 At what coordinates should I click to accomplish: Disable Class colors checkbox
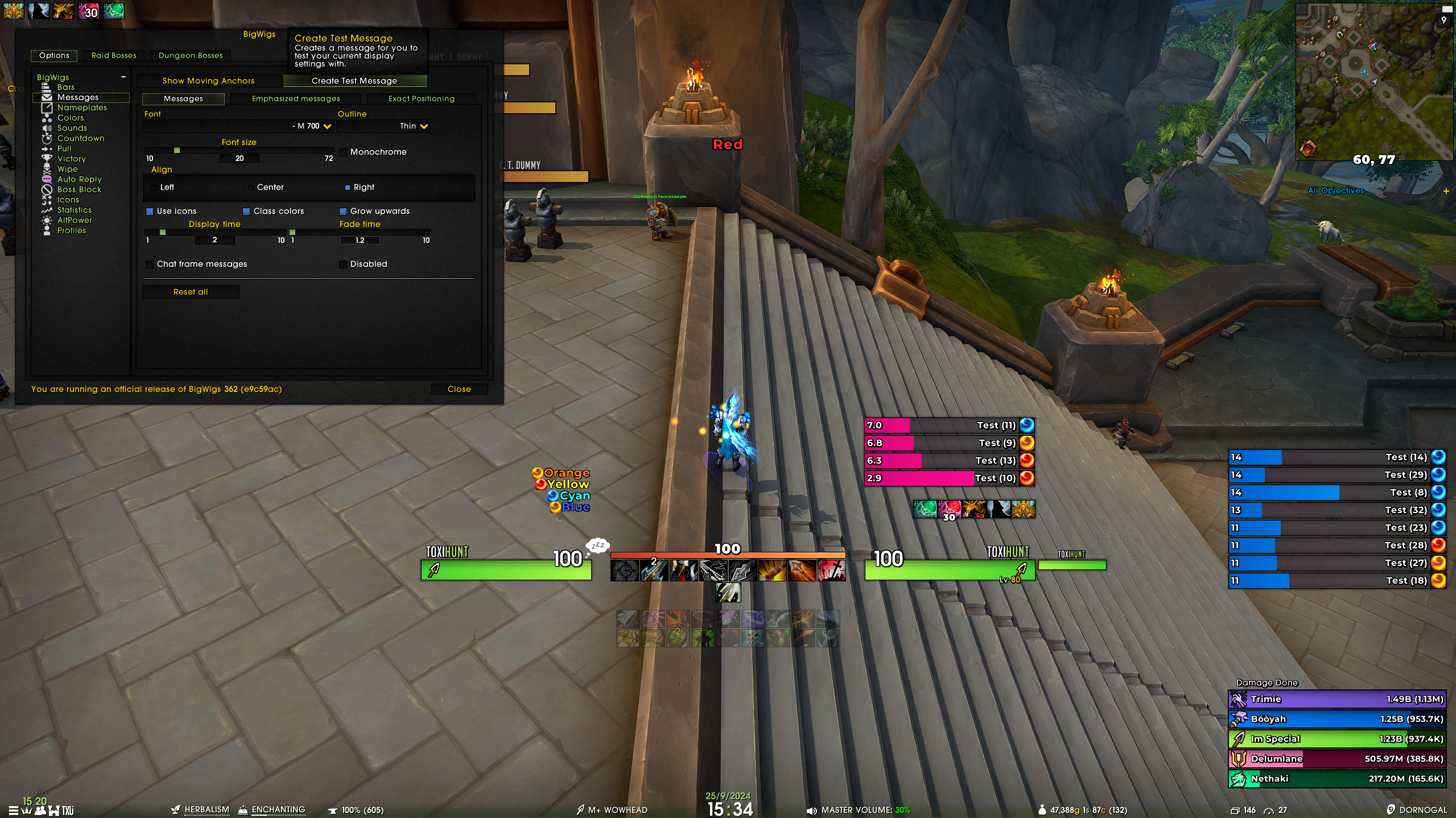click(246, 212)
